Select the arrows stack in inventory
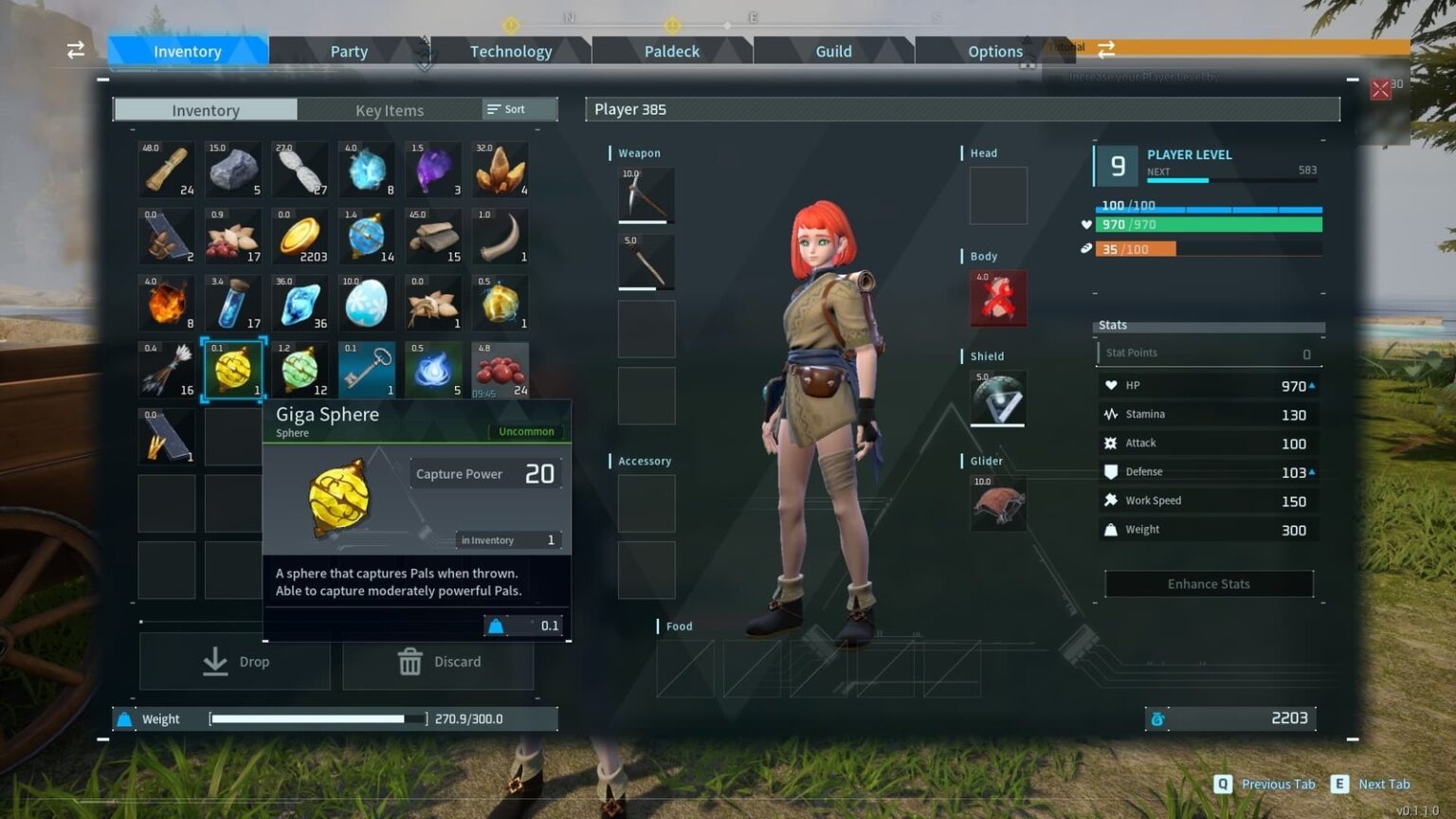 [x=166, y=370]
